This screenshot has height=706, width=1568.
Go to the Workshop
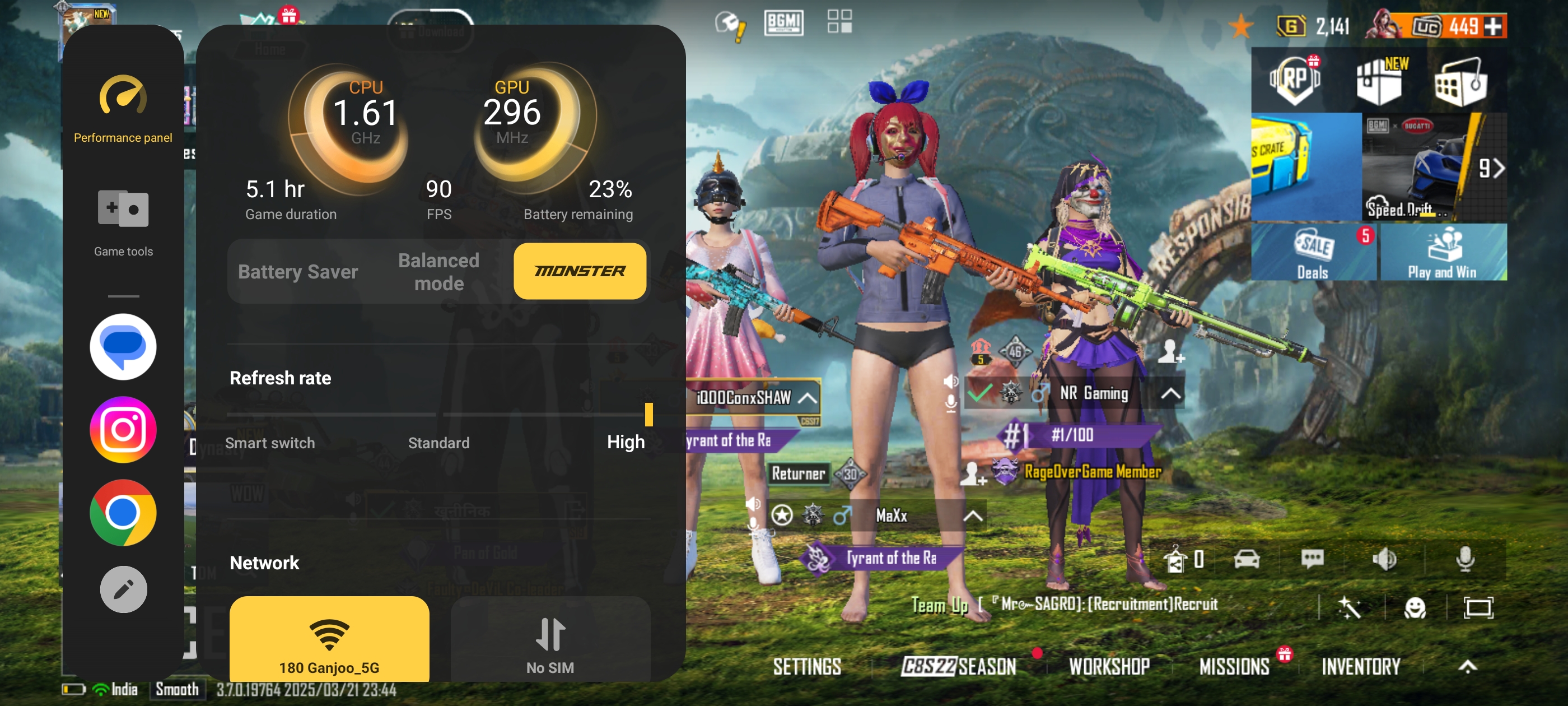[1109, 666]
